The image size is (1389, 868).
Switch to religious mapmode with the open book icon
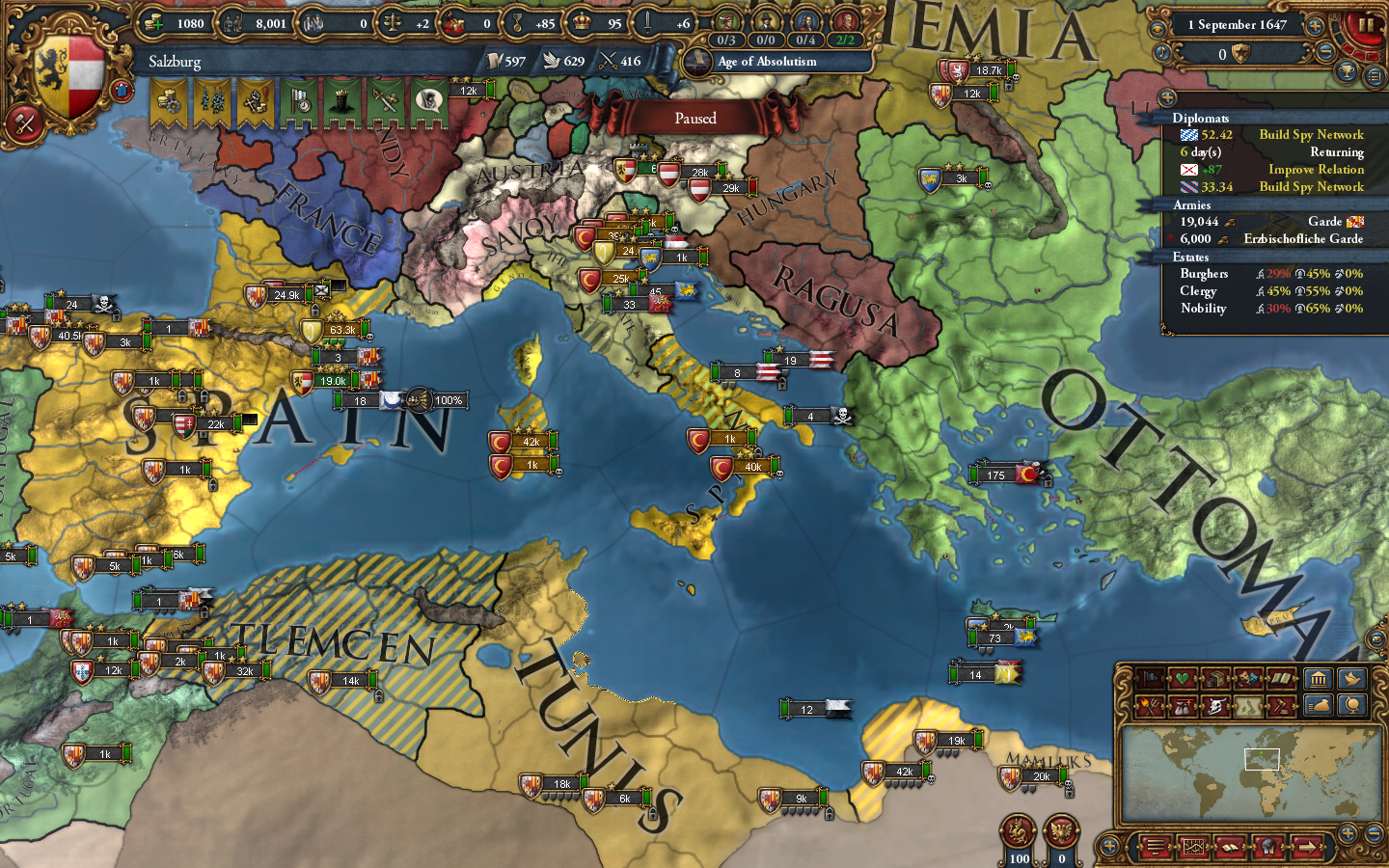click(1280, 678)
